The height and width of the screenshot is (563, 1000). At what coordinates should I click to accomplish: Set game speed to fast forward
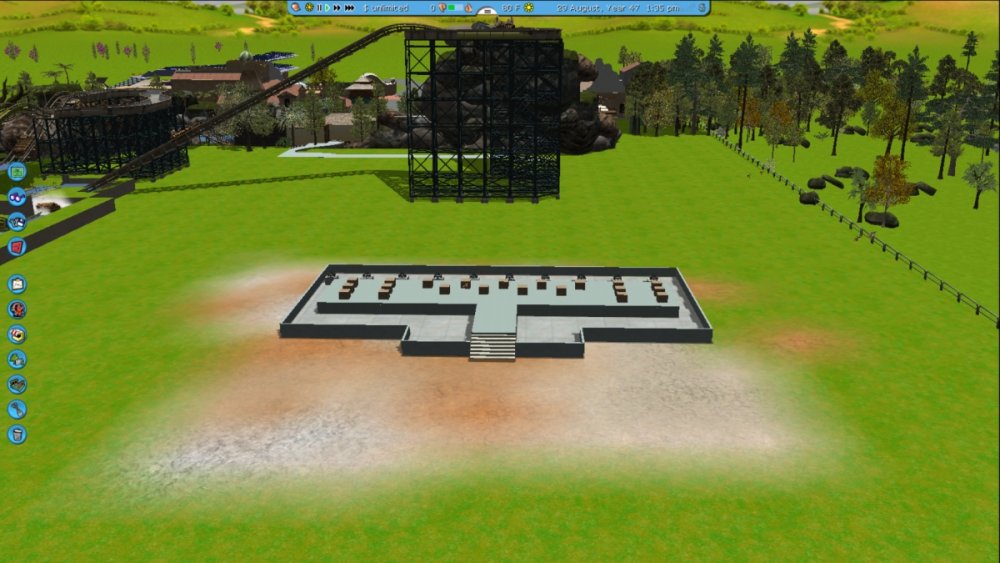click(336, 8)
